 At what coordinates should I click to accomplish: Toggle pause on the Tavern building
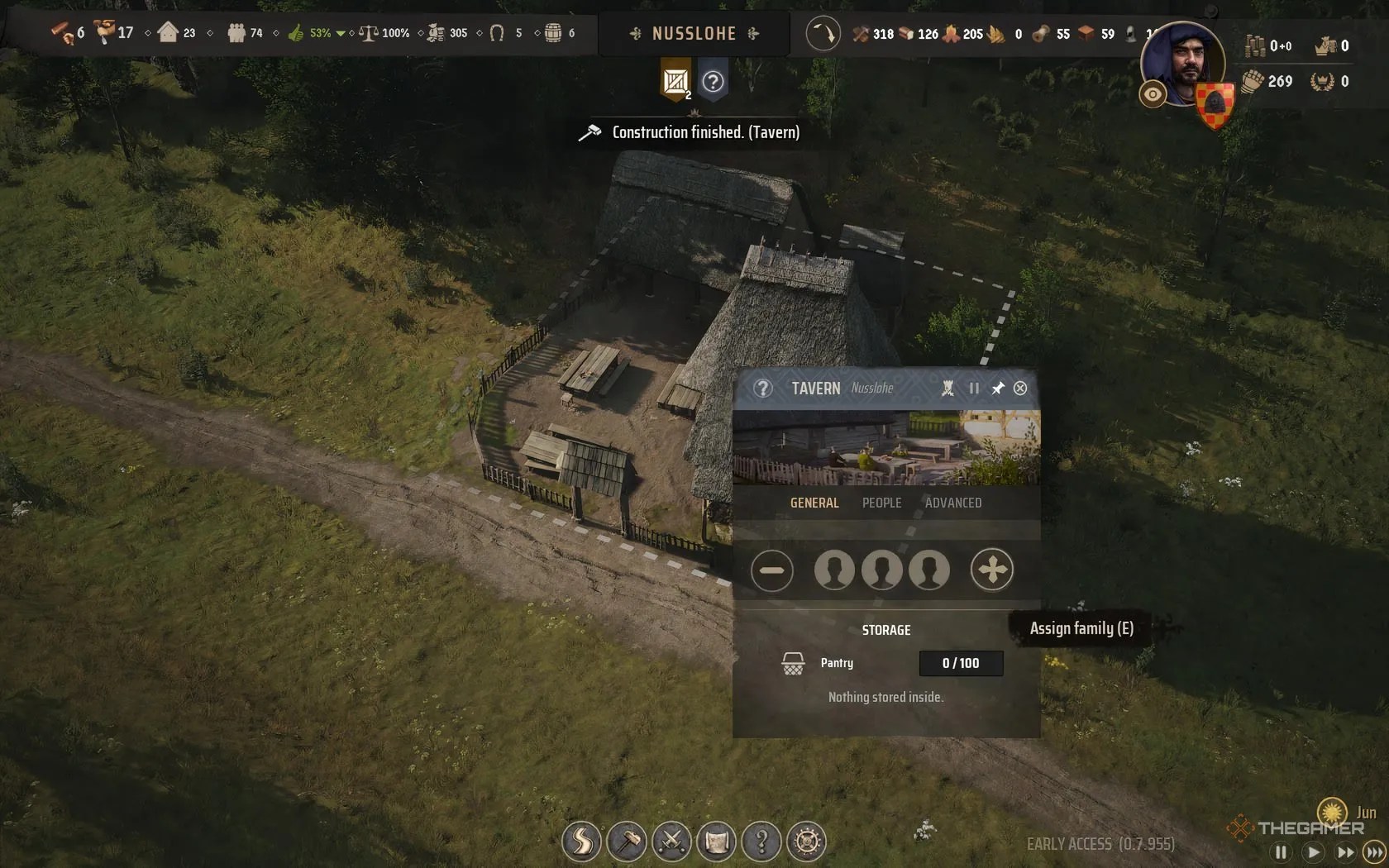[974, 389]
